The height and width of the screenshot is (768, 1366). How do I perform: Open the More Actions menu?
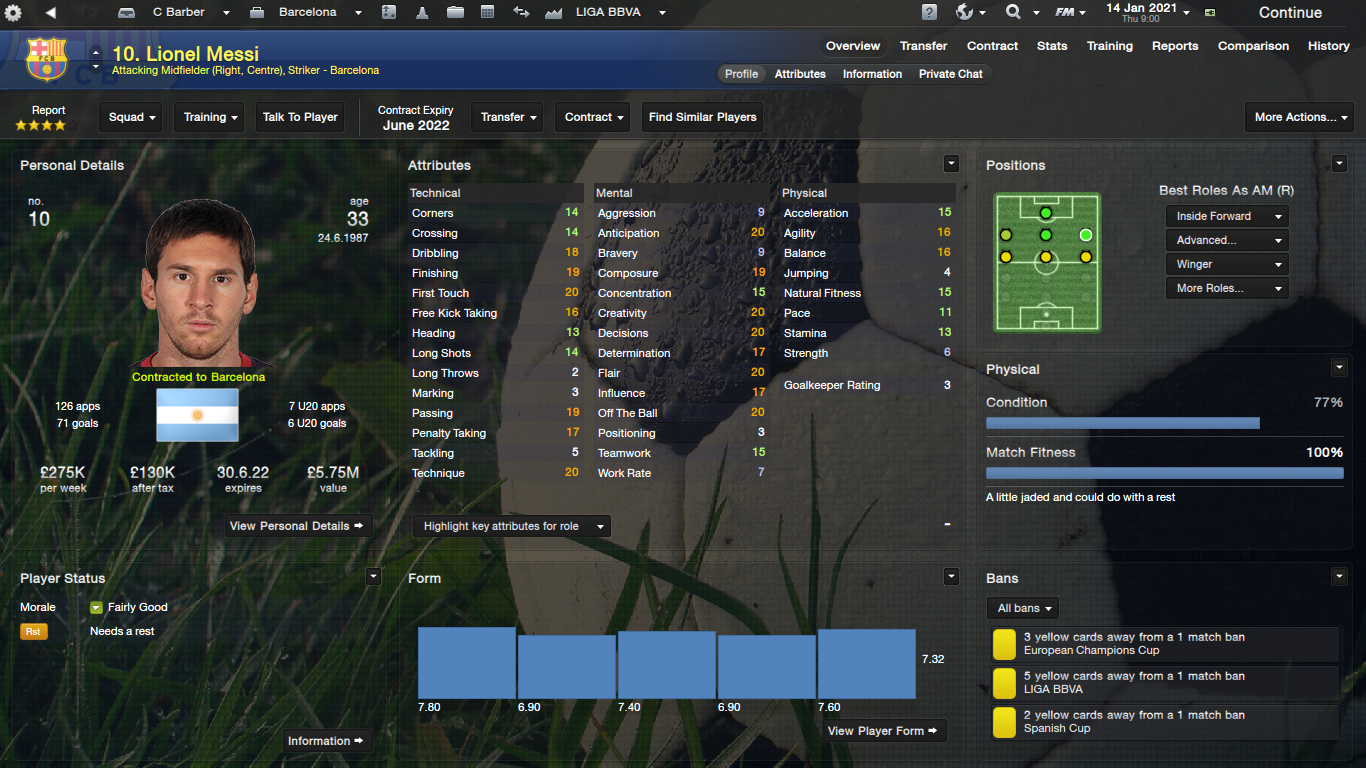point(1298,117)
